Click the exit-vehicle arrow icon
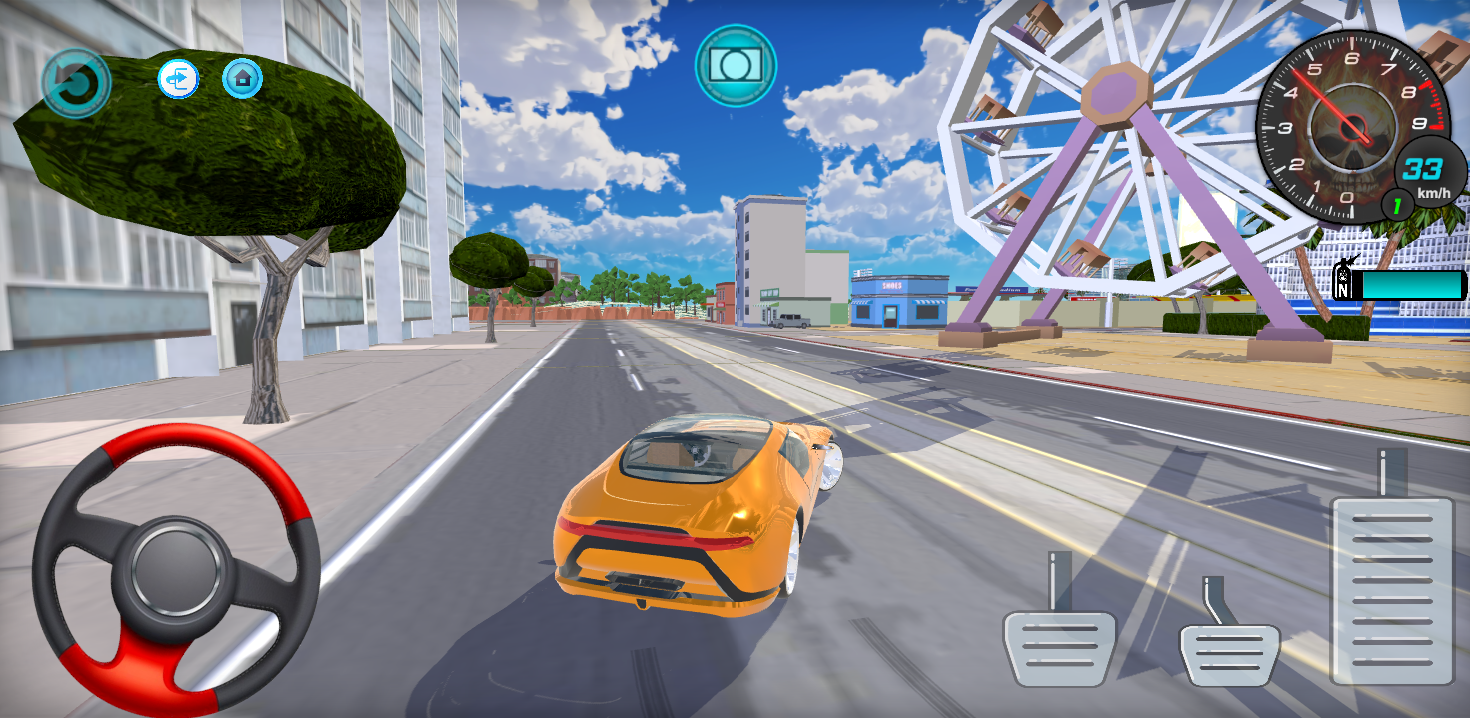Viewport: 1470px width, 718px height. point(179,79)
